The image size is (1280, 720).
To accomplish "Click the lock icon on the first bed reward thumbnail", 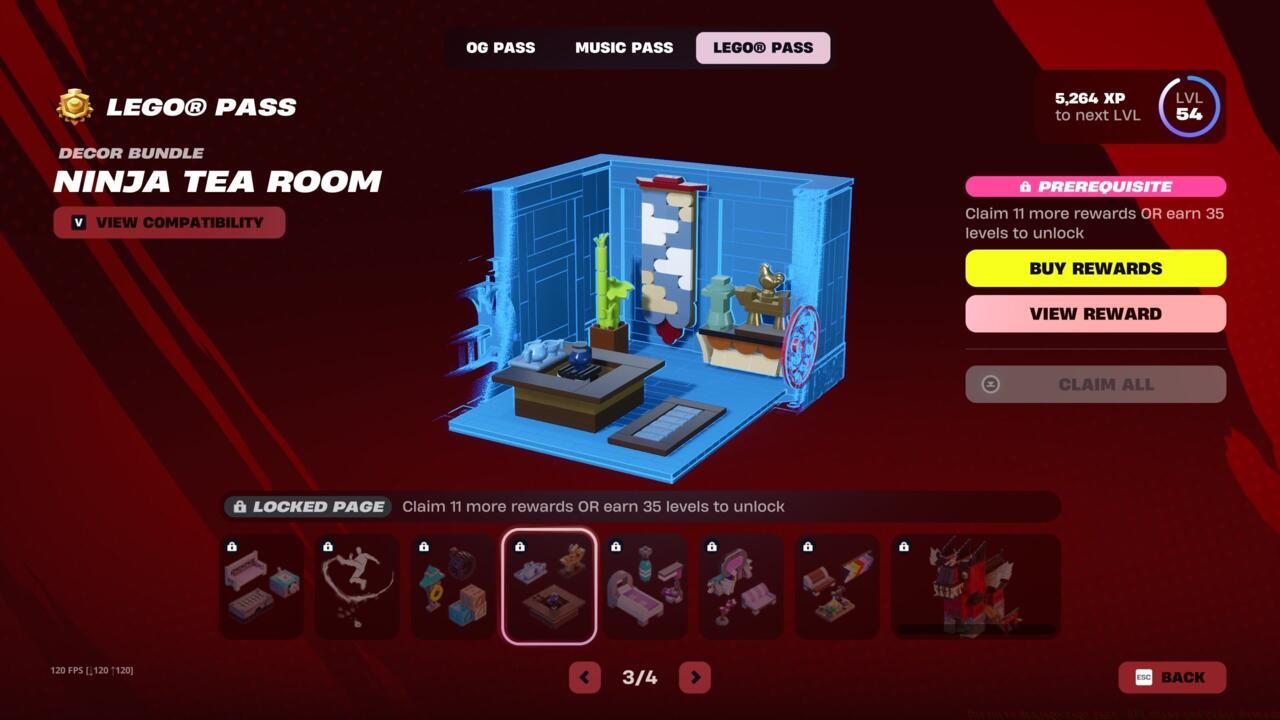I will (x=233, y=547).
